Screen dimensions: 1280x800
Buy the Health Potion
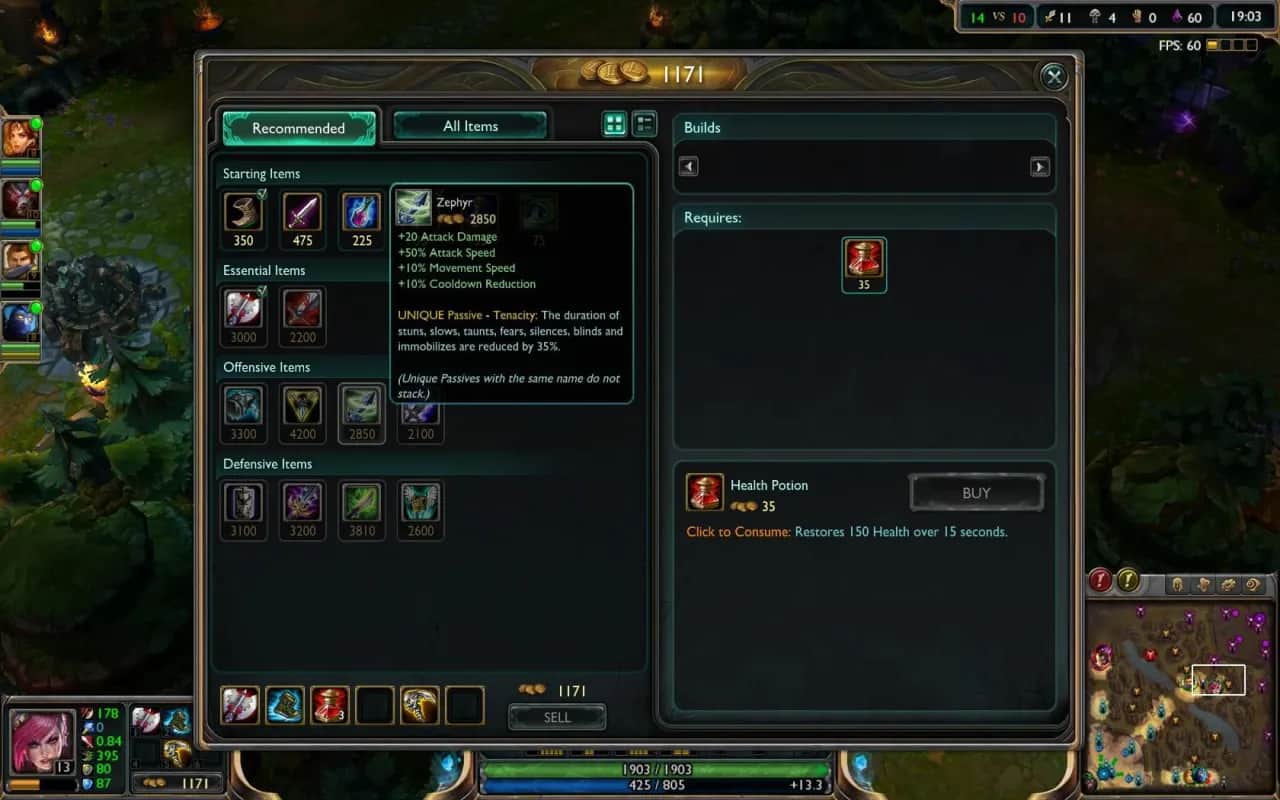tap(976, 493)
